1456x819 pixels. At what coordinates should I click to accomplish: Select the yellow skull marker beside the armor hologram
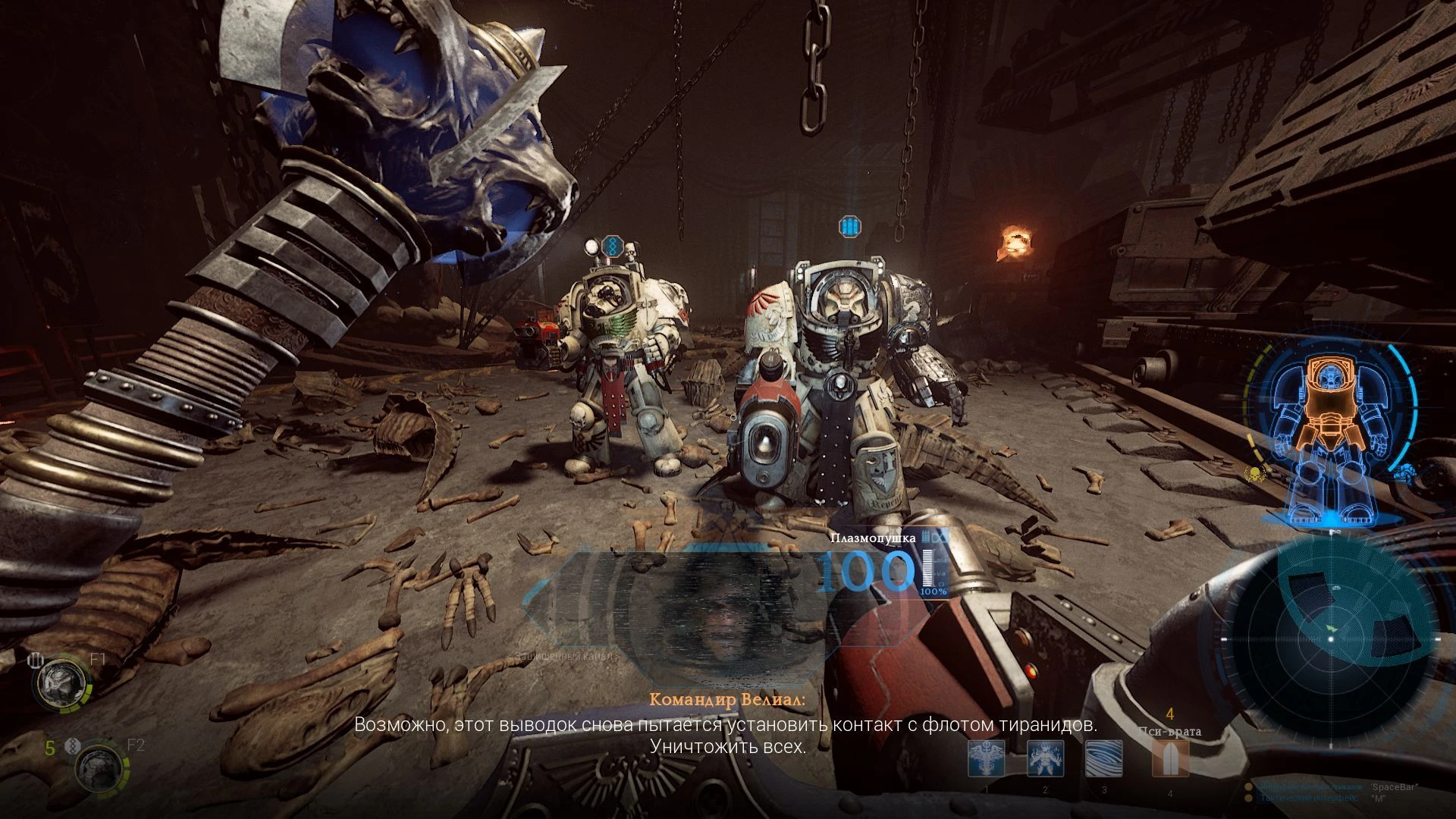pos(1254,474)
